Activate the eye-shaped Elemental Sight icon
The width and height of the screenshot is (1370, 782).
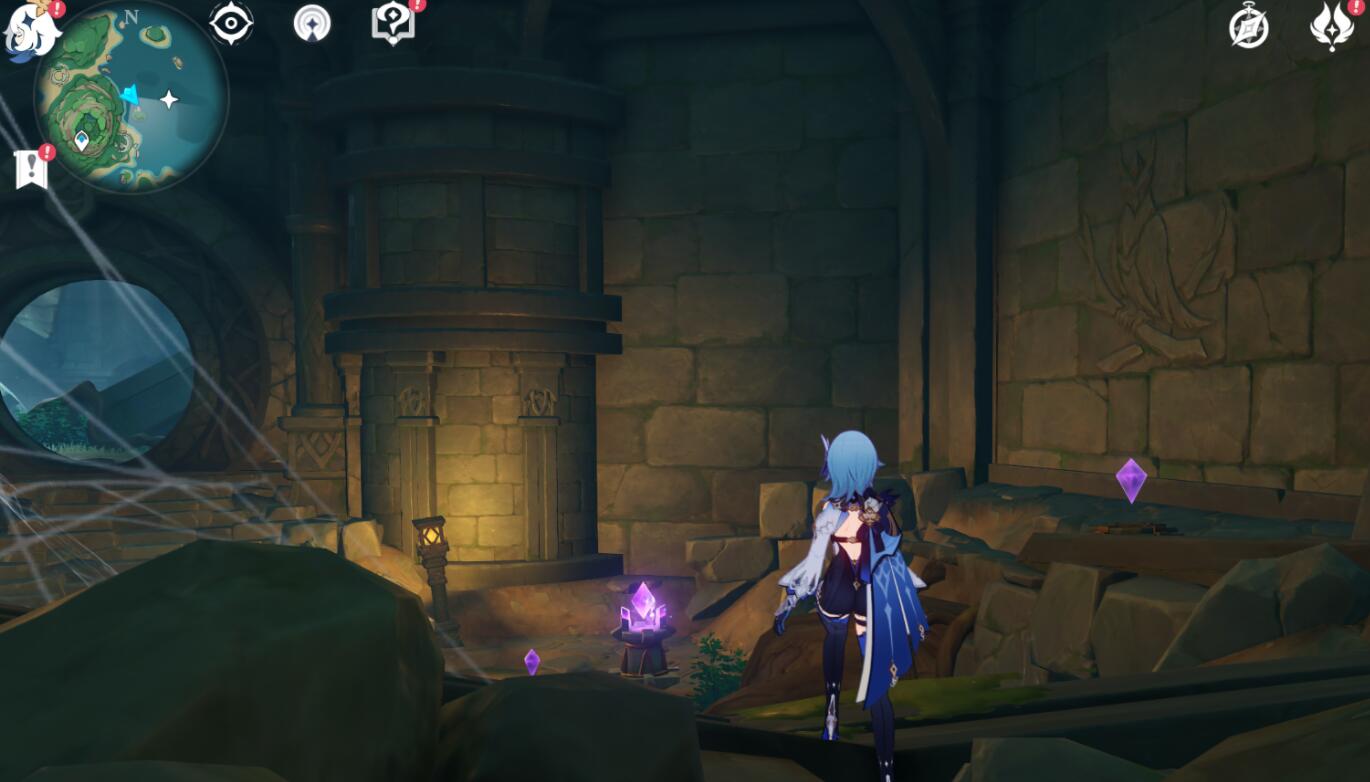(231, 23)
